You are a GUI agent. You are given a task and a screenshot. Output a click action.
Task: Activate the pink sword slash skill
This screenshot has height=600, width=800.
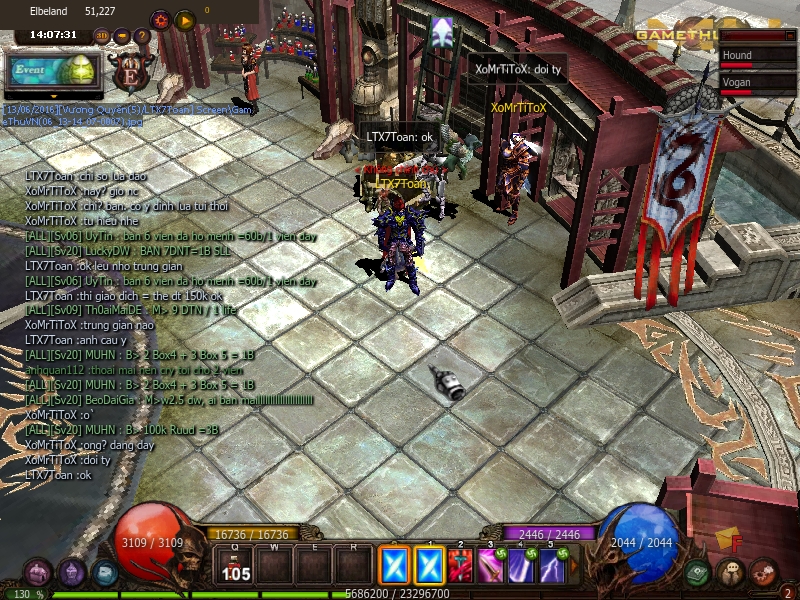(491, 566)
